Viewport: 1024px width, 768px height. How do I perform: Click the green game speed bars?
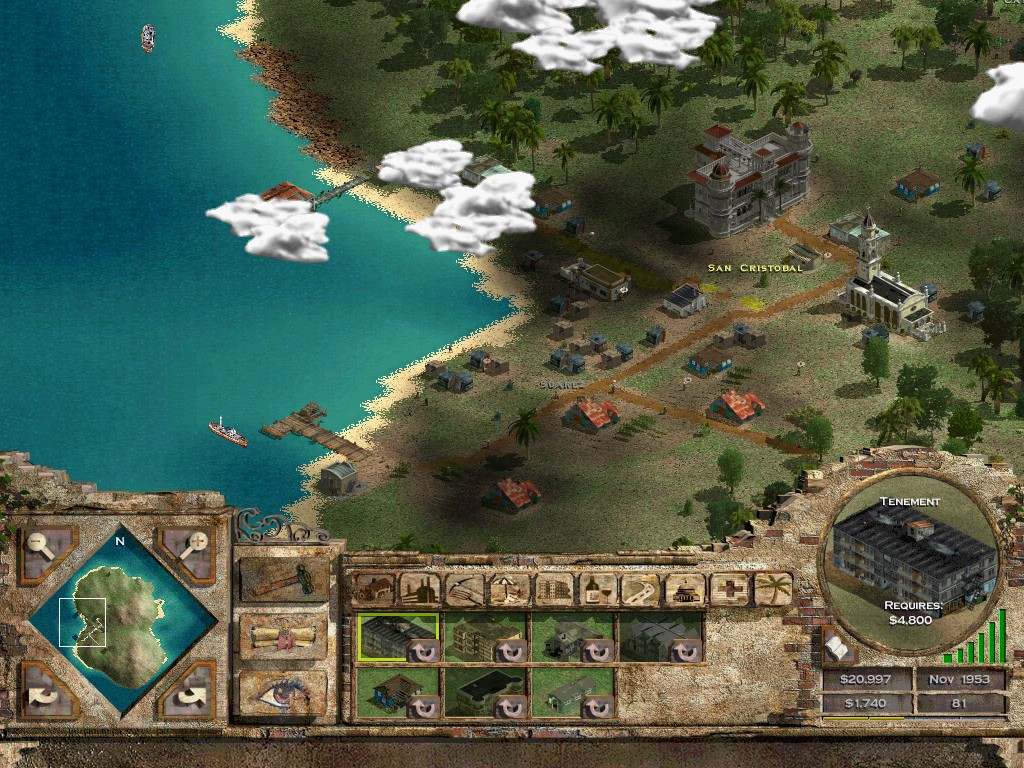click(x=975, y=640)
